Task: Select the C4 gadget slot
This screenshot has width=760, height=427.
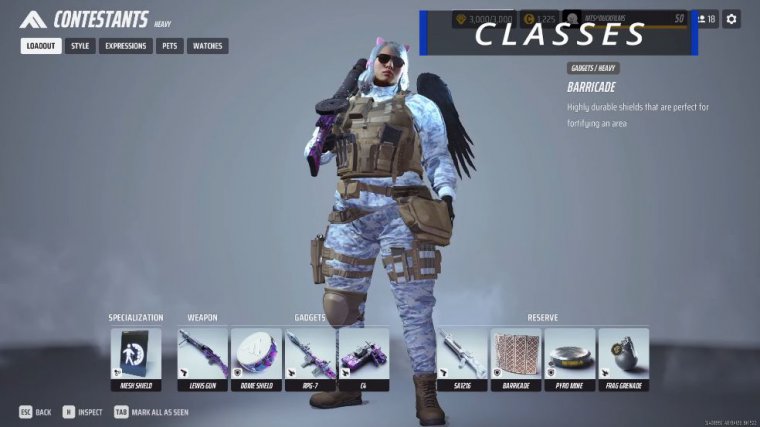Action: pyautogui.click(x=364, y=358)
